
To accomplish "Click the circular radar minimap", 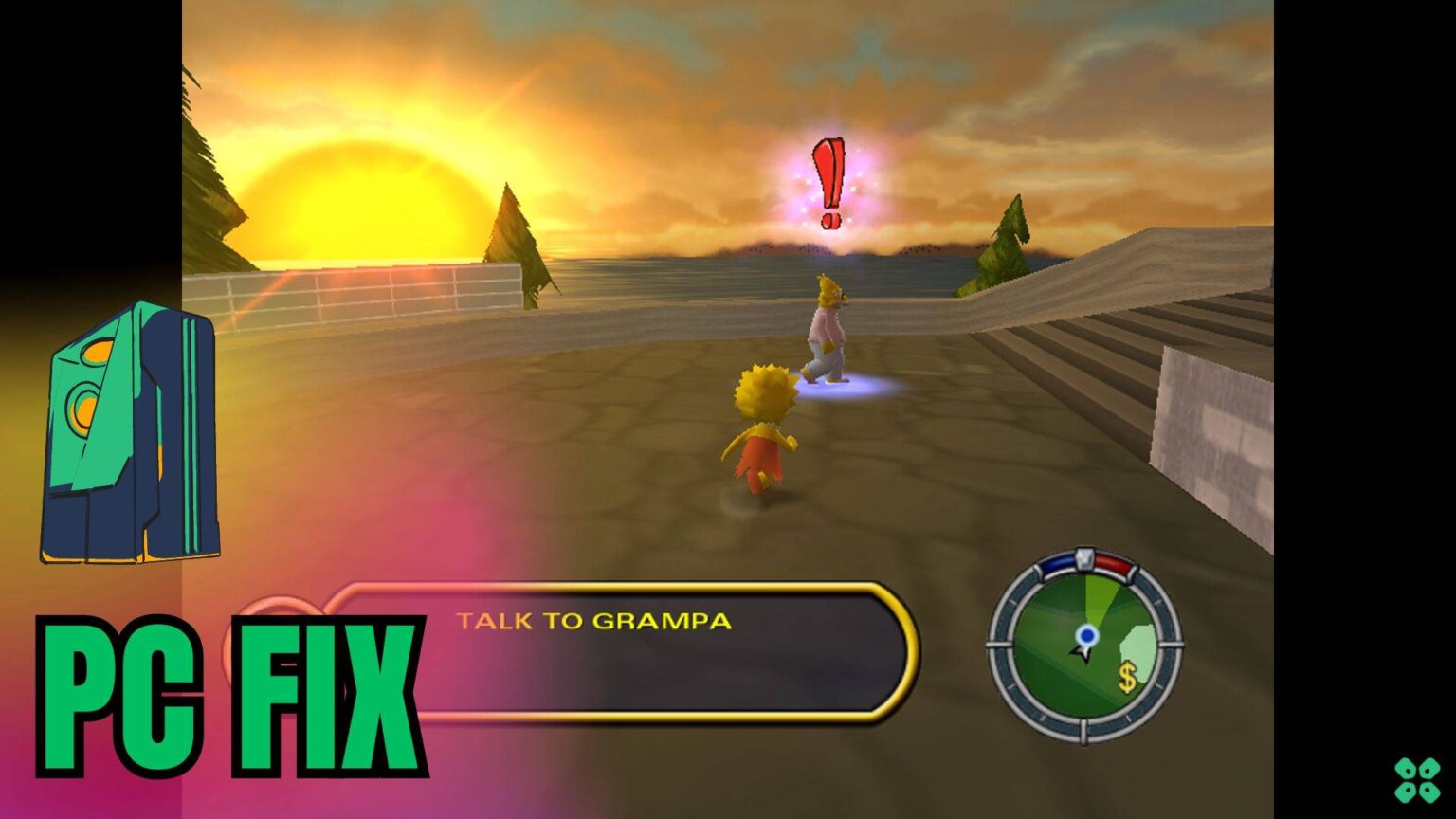I will [1085, 645].
